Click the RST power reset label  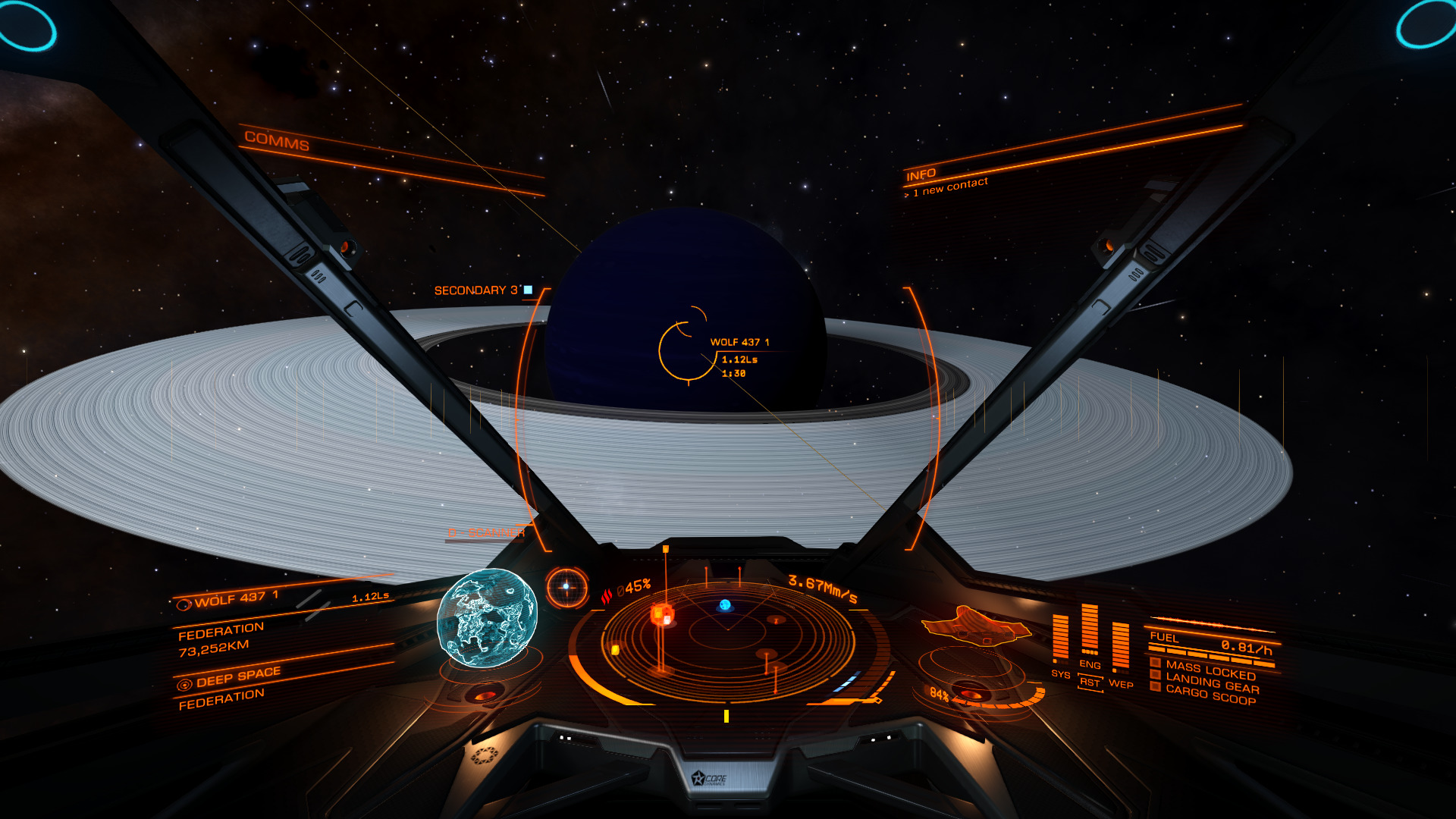point(1090,682)
